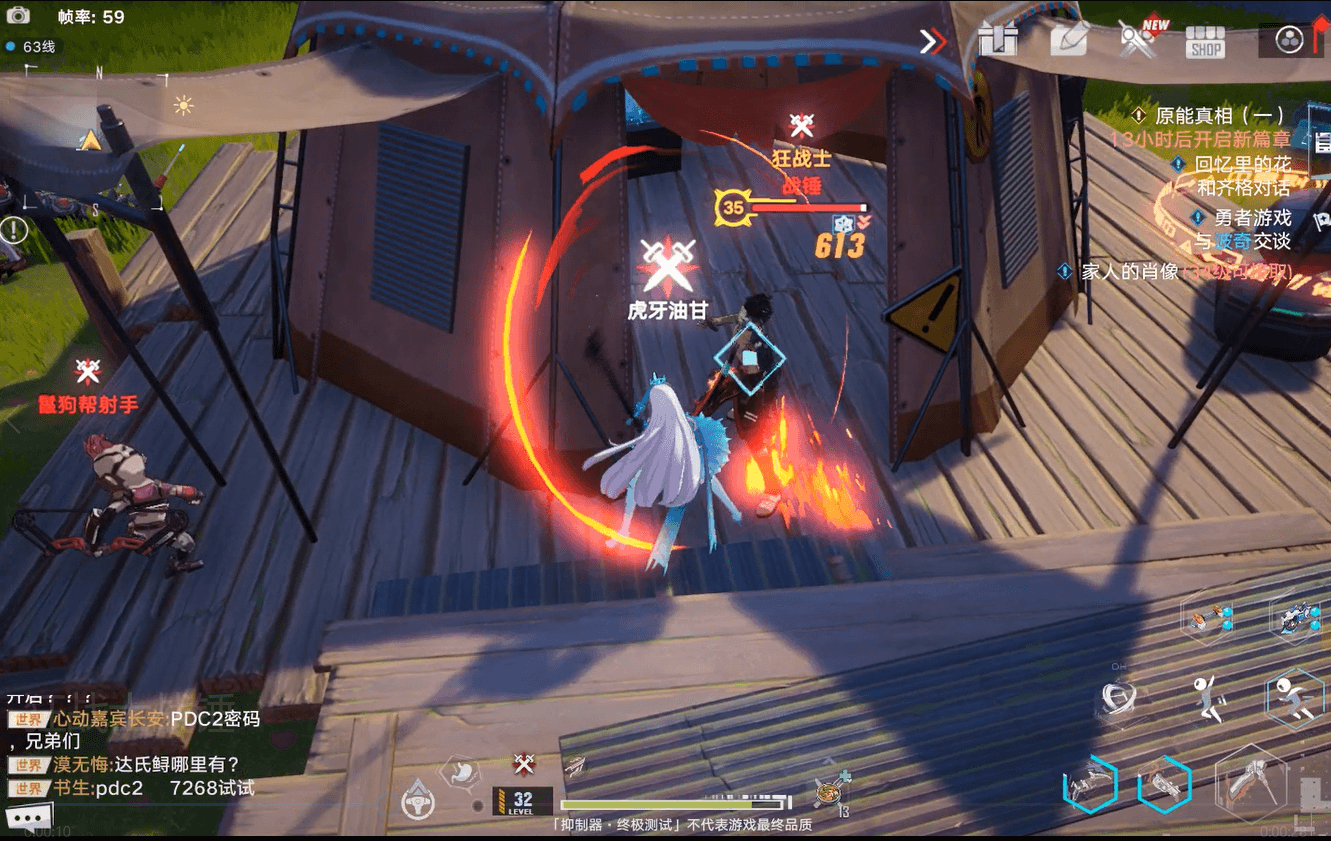Open the SHOP
Screen dimensions: 1331x841
(x=1205, y=41)
